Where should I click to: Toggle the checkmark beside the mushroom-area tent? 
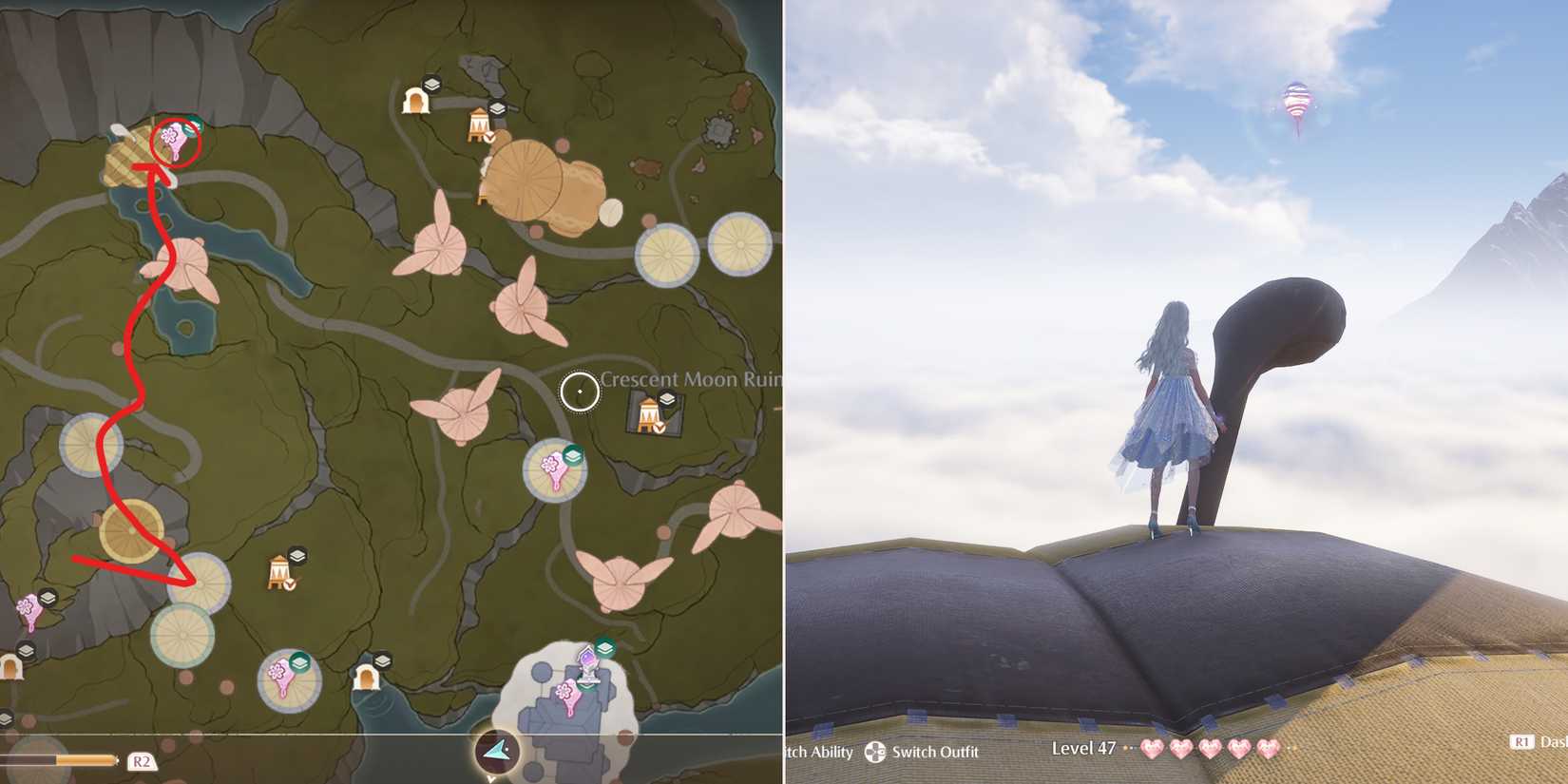click(488, 137)
